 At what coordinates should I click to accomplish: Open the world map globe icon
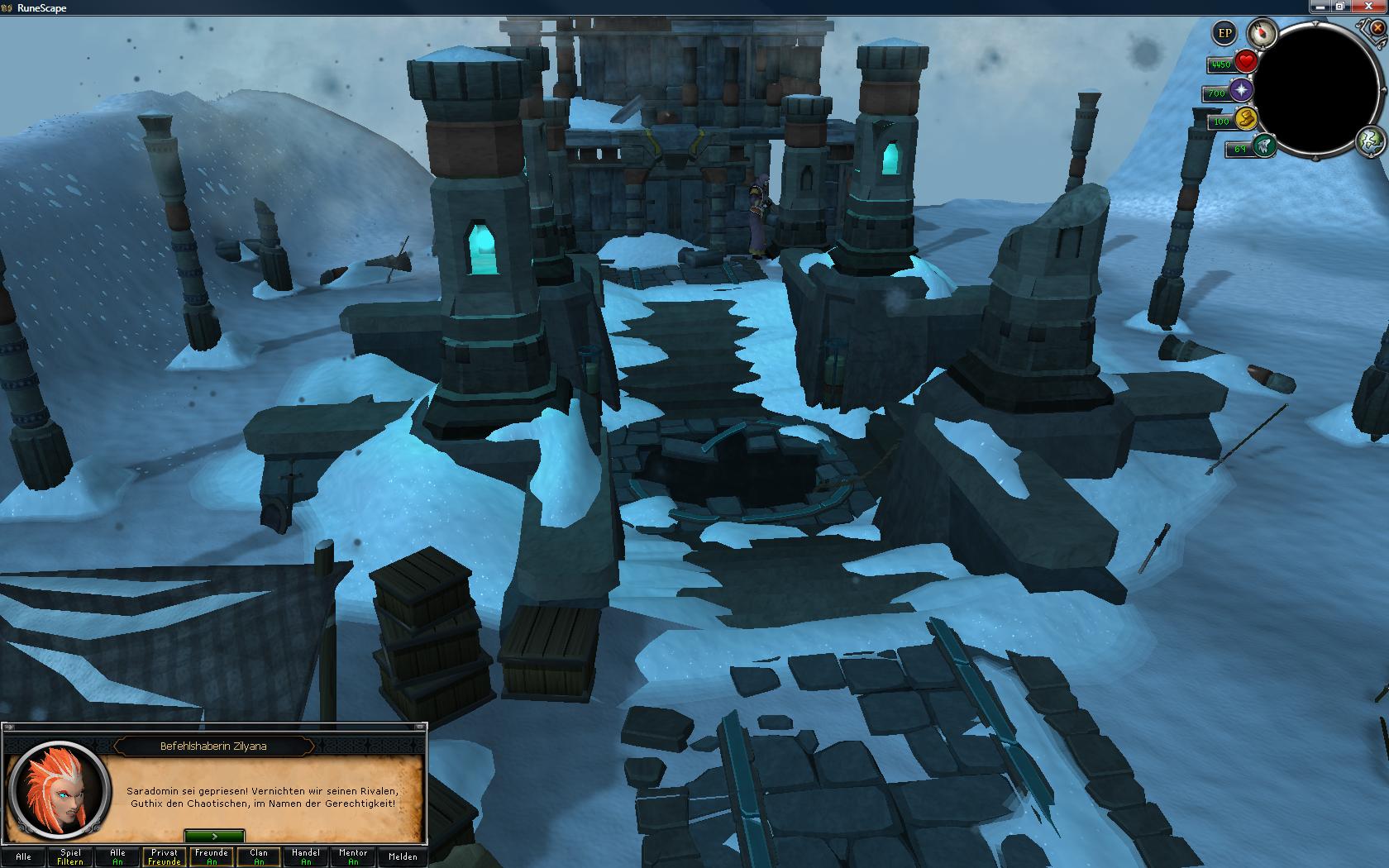click(x=1370, y=141)
